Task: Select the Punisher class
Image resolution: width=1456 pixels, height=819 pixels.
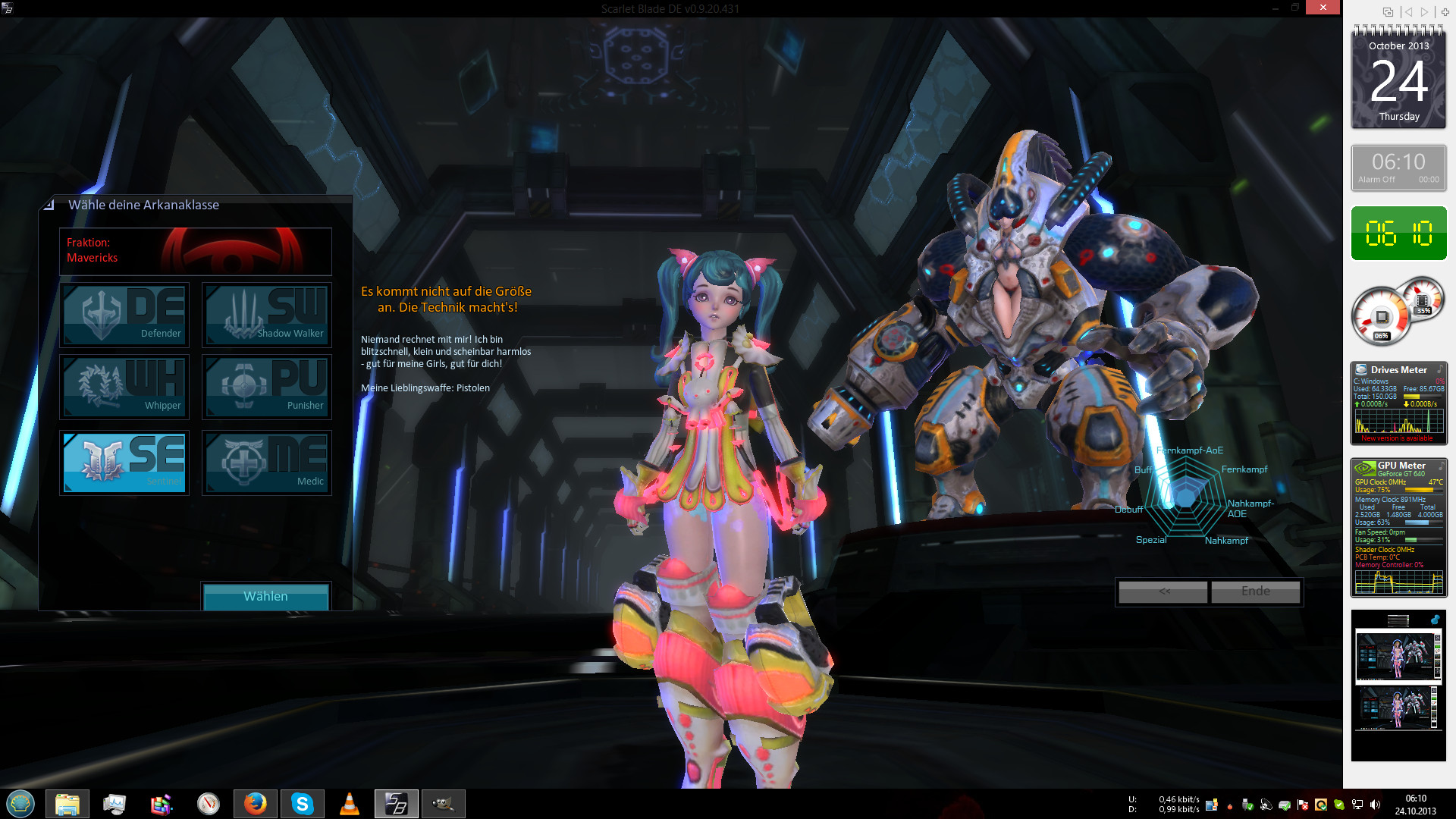Action: 267,387
